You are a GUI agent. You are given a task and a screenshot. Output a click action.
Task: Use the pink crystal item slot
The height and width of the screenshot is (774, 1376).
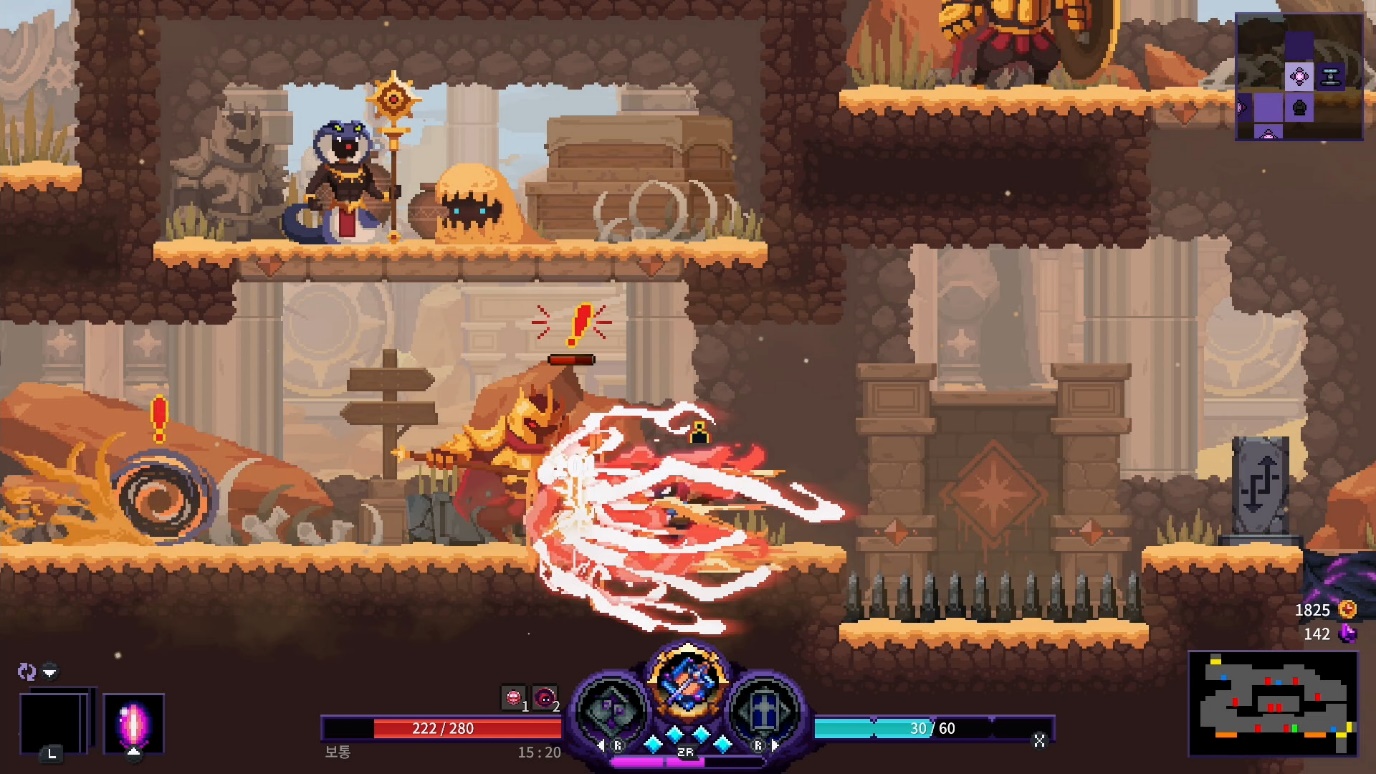(134, 723)
